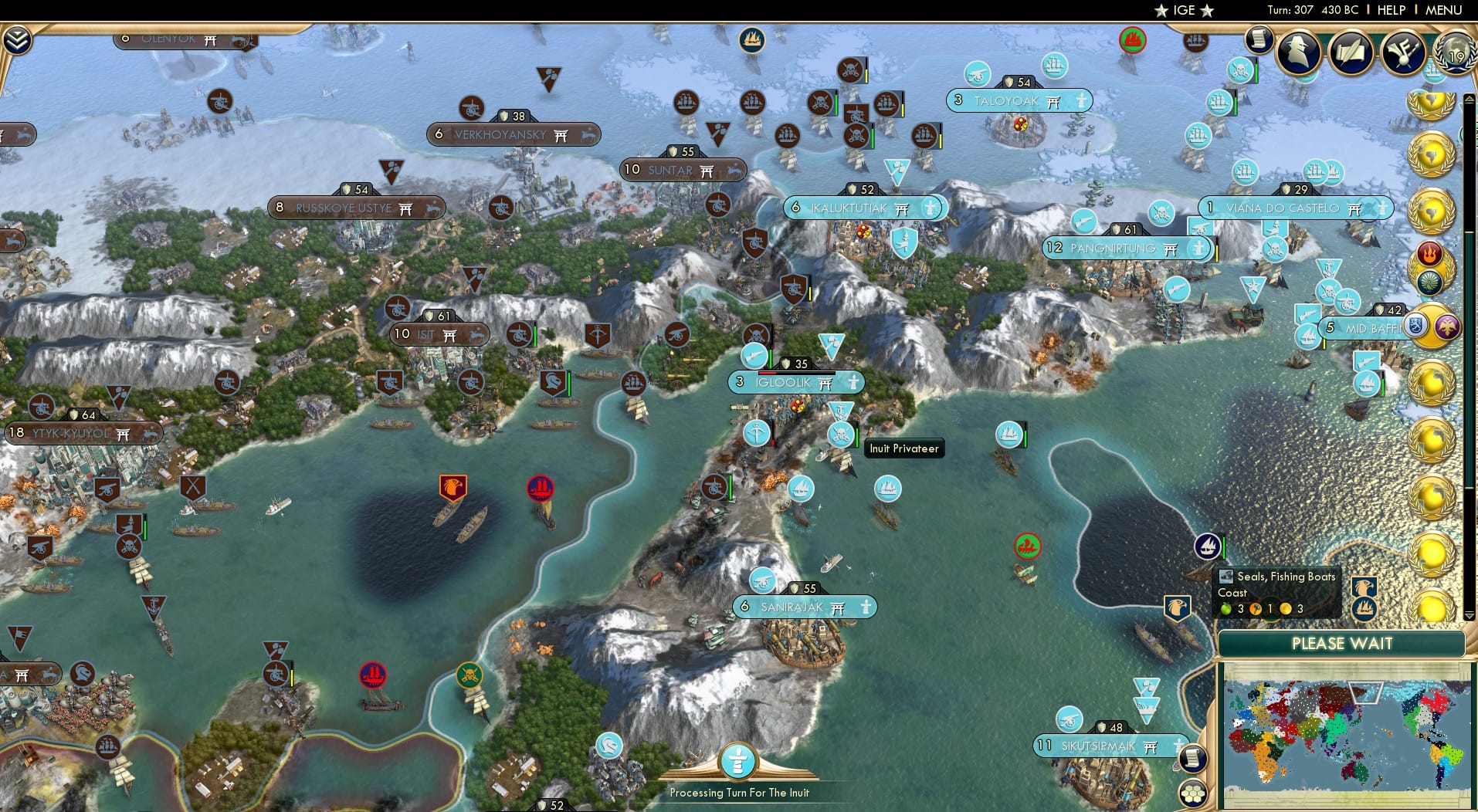Open the Espionage overview spy icon

[x=1297, y=52]
